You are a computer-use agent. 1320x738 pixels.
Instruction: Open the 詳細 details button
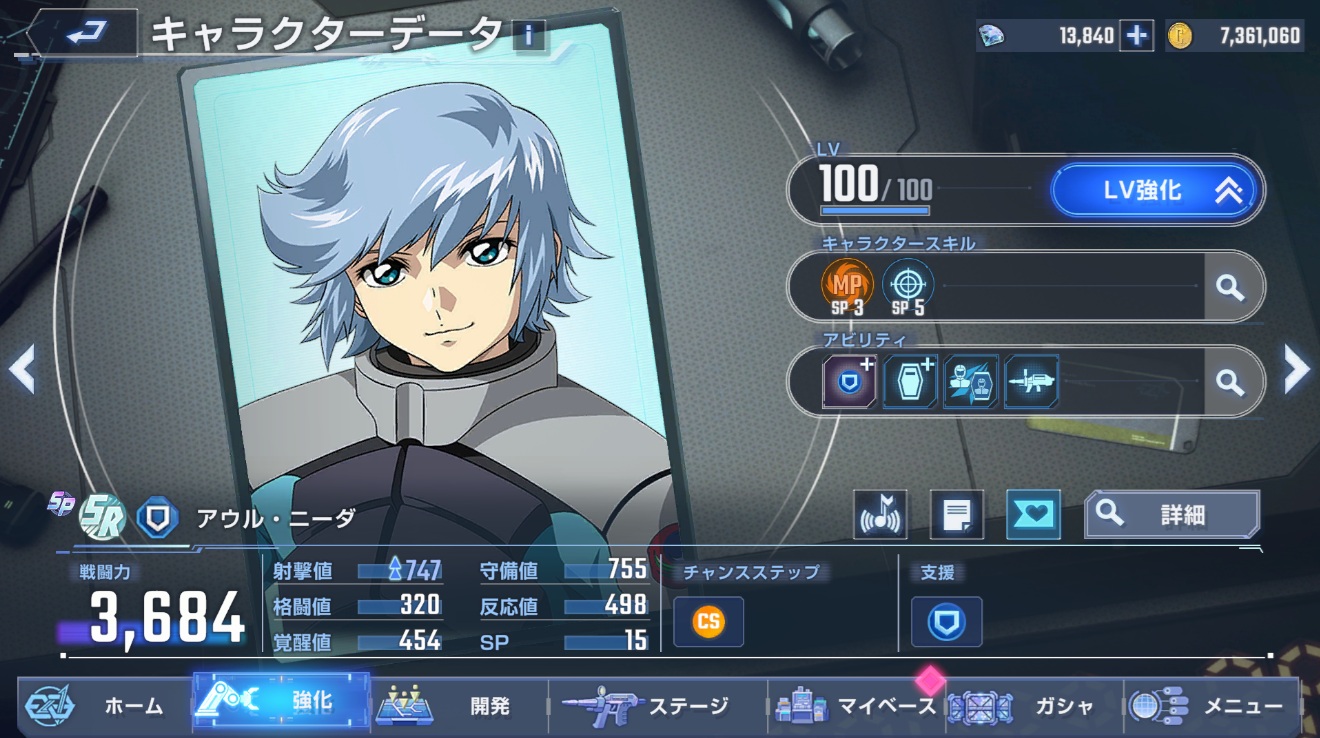point(1172,515)
